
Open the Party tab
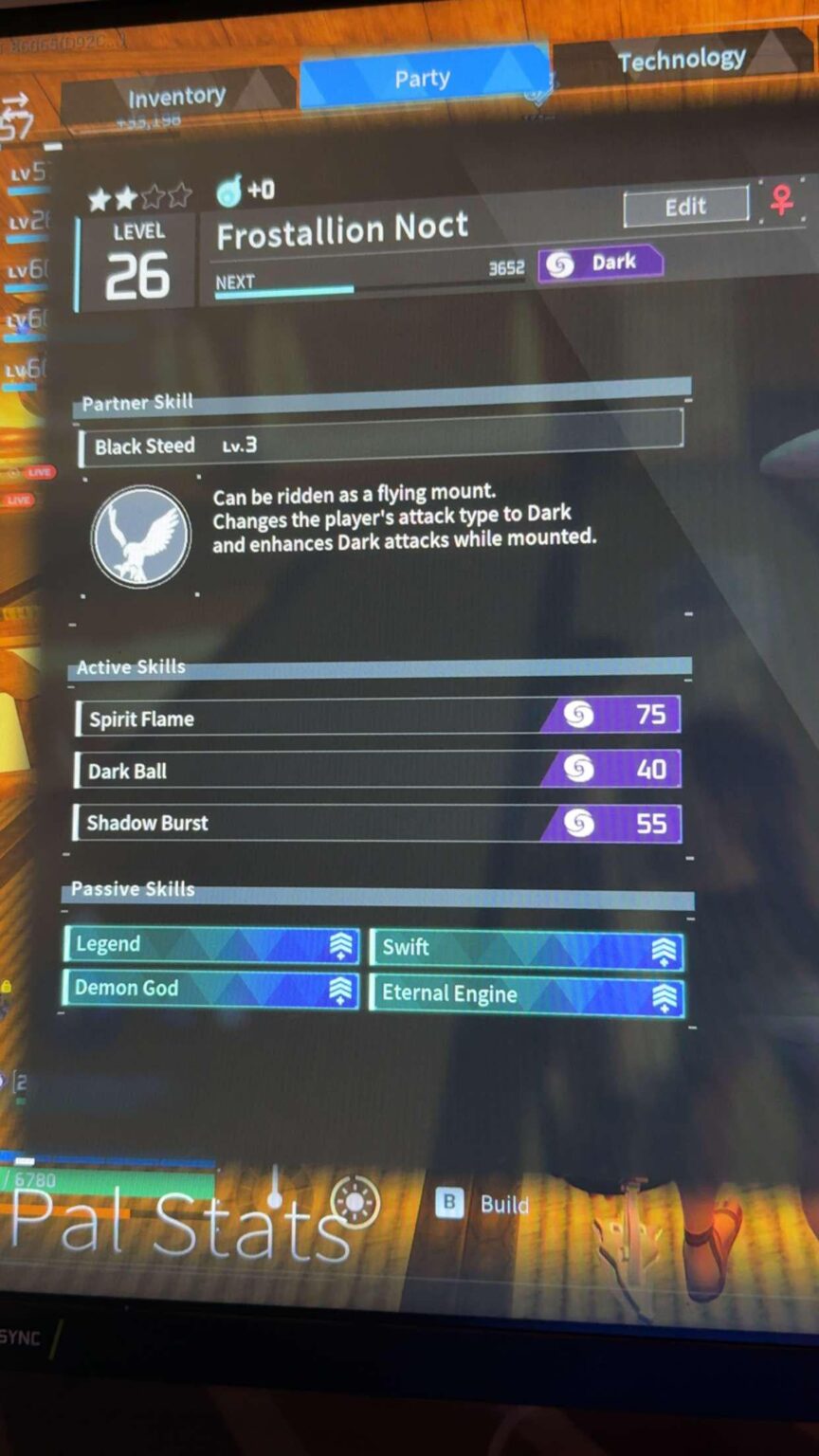[x=423, y=78]
